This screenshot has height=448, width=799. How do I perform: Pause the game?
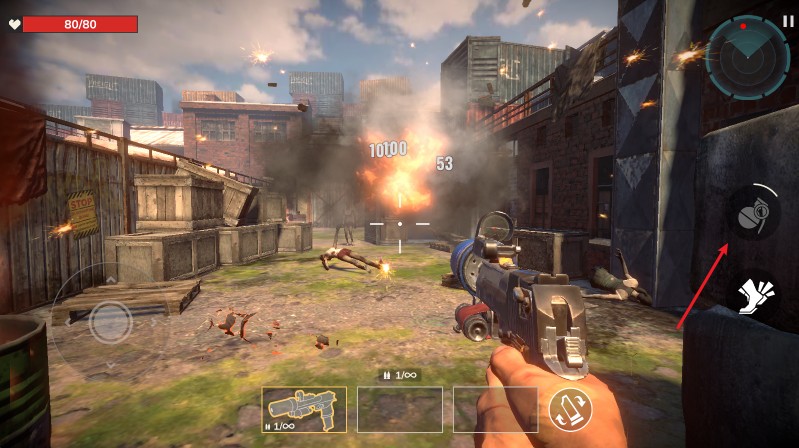point(788,20)
